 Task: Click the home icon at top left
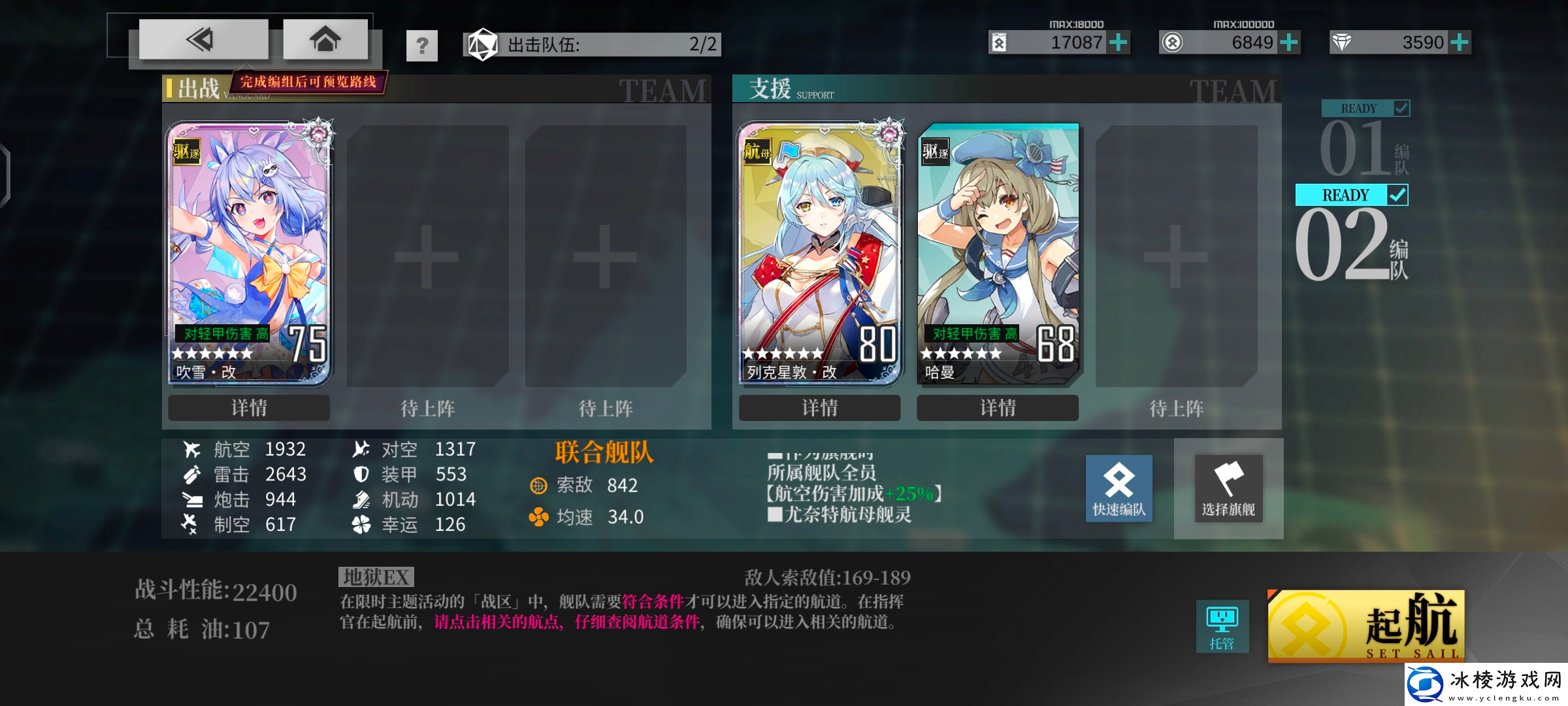pos(325,39)
